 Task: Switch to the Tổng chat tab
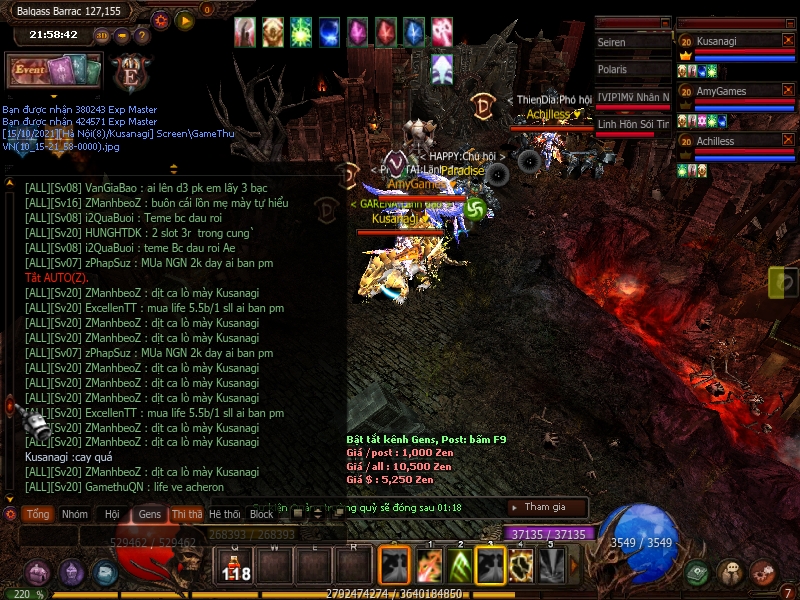click(x=38, y=514)
